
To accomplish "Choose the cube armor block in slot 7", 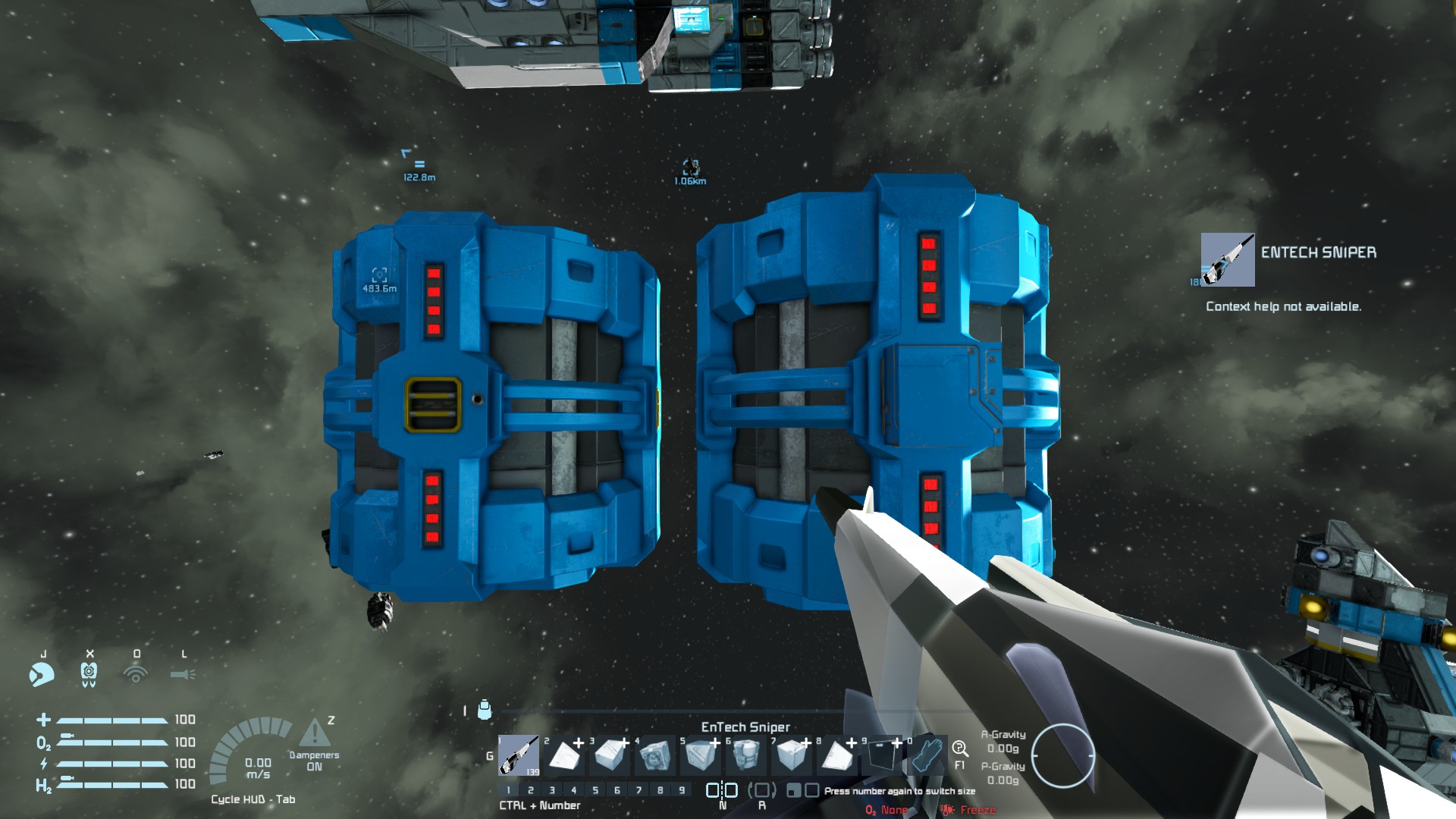I will click(x=791, y=755).
